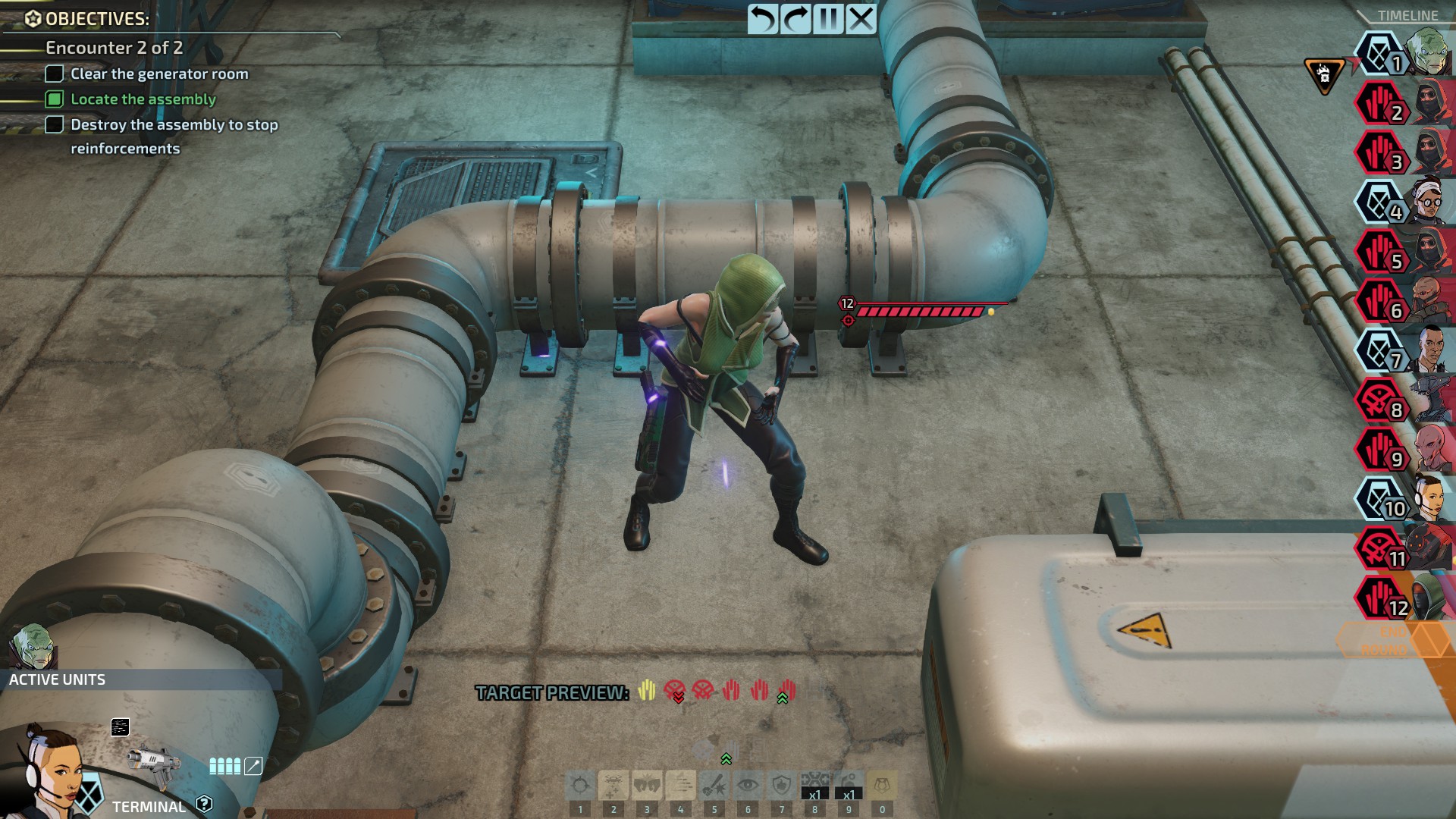The width and height of the screenshot is (1456, 819).
Task: Click the redo arrow button
Action: (795, 19)
